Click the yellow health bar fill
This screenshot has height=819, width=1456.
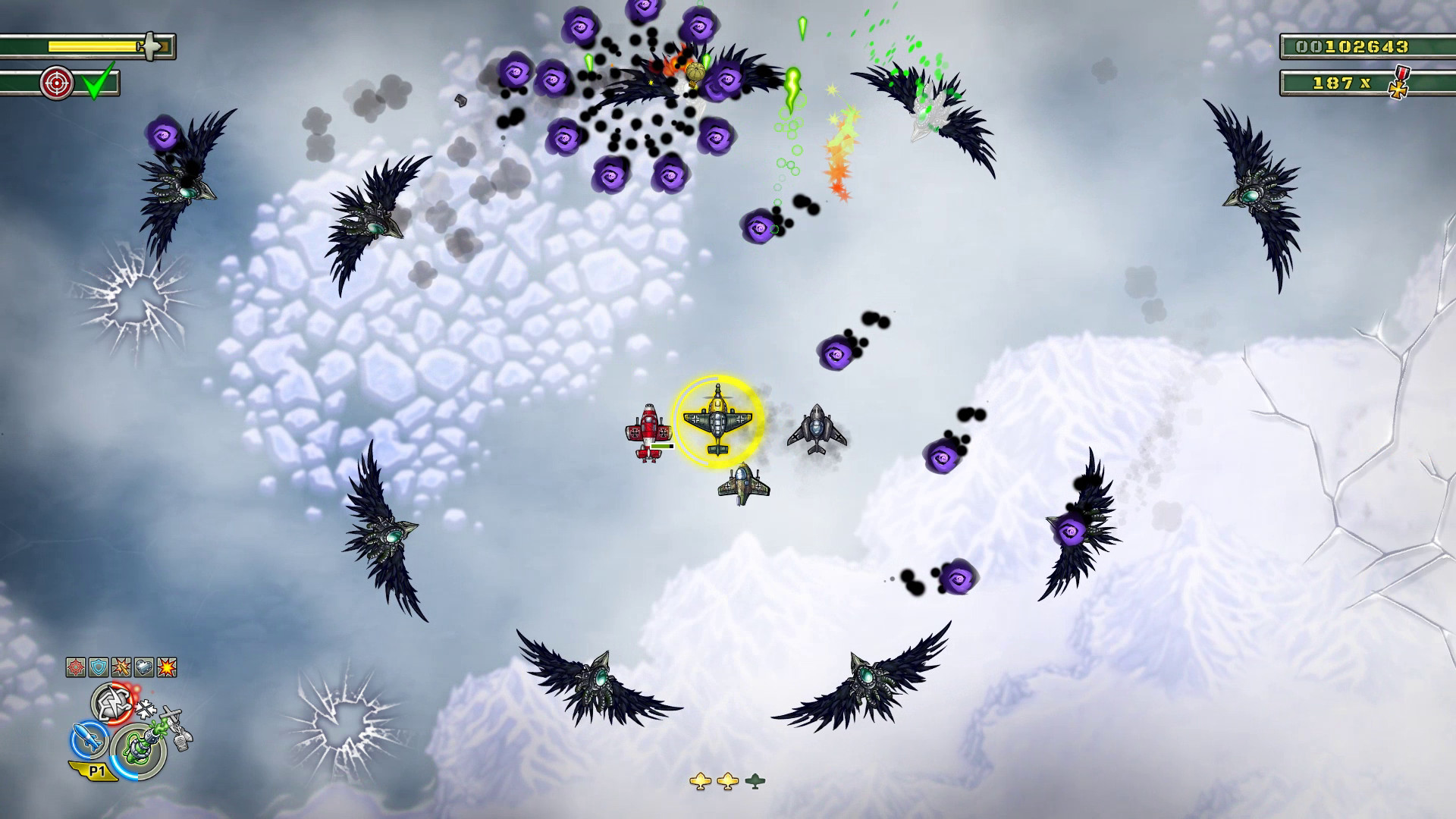pyautogui.click(x=91, y=45)
